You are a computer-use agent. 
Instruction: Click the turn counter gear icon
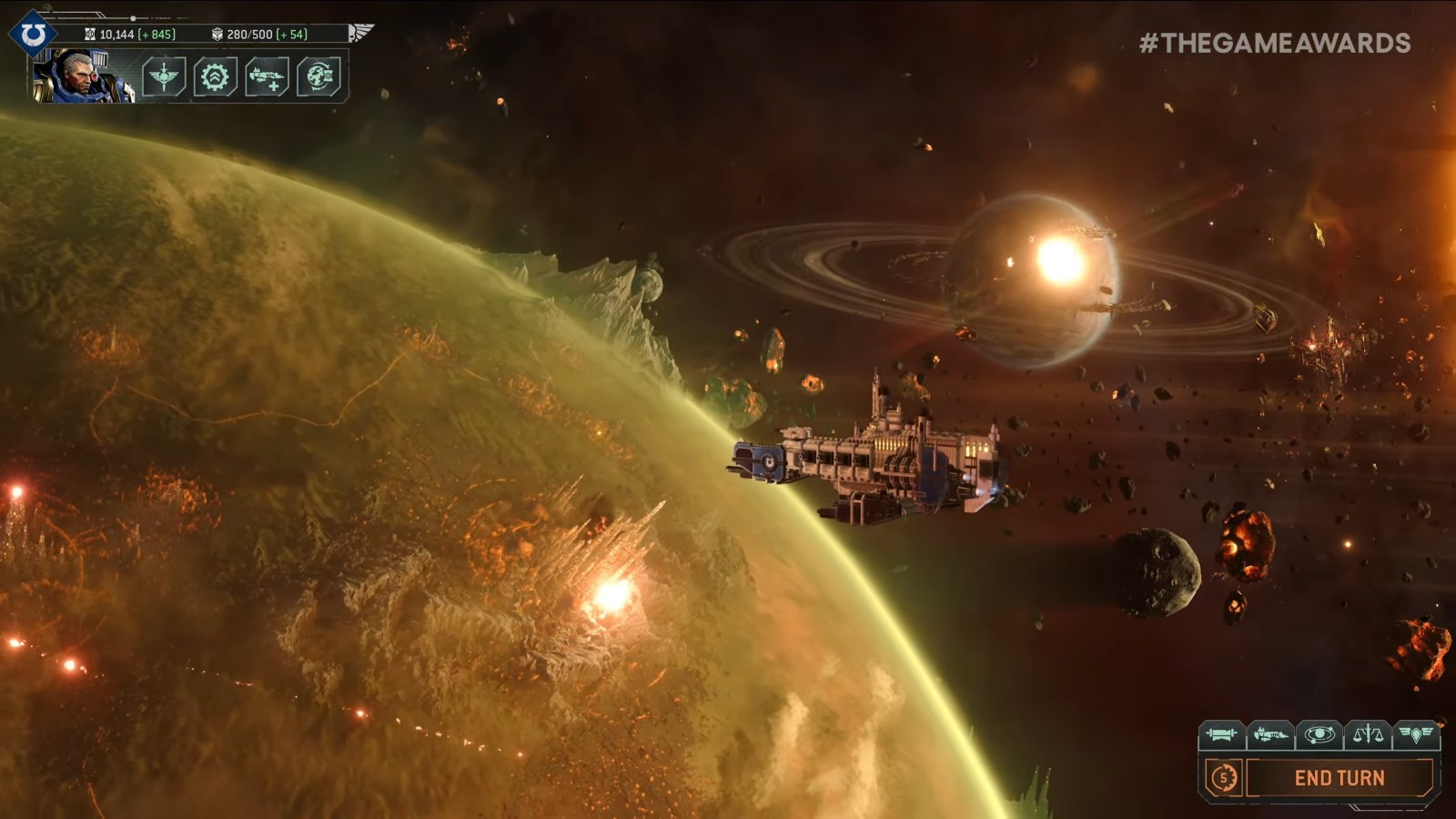click(x=1223, y=778)
